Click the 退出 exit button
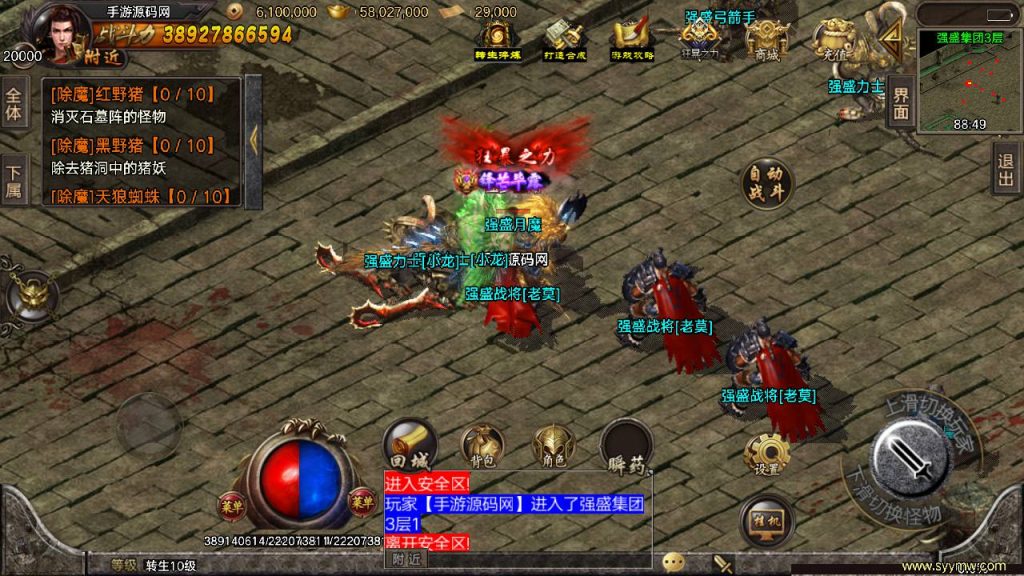1024x576 pixels. [1006, 167]
